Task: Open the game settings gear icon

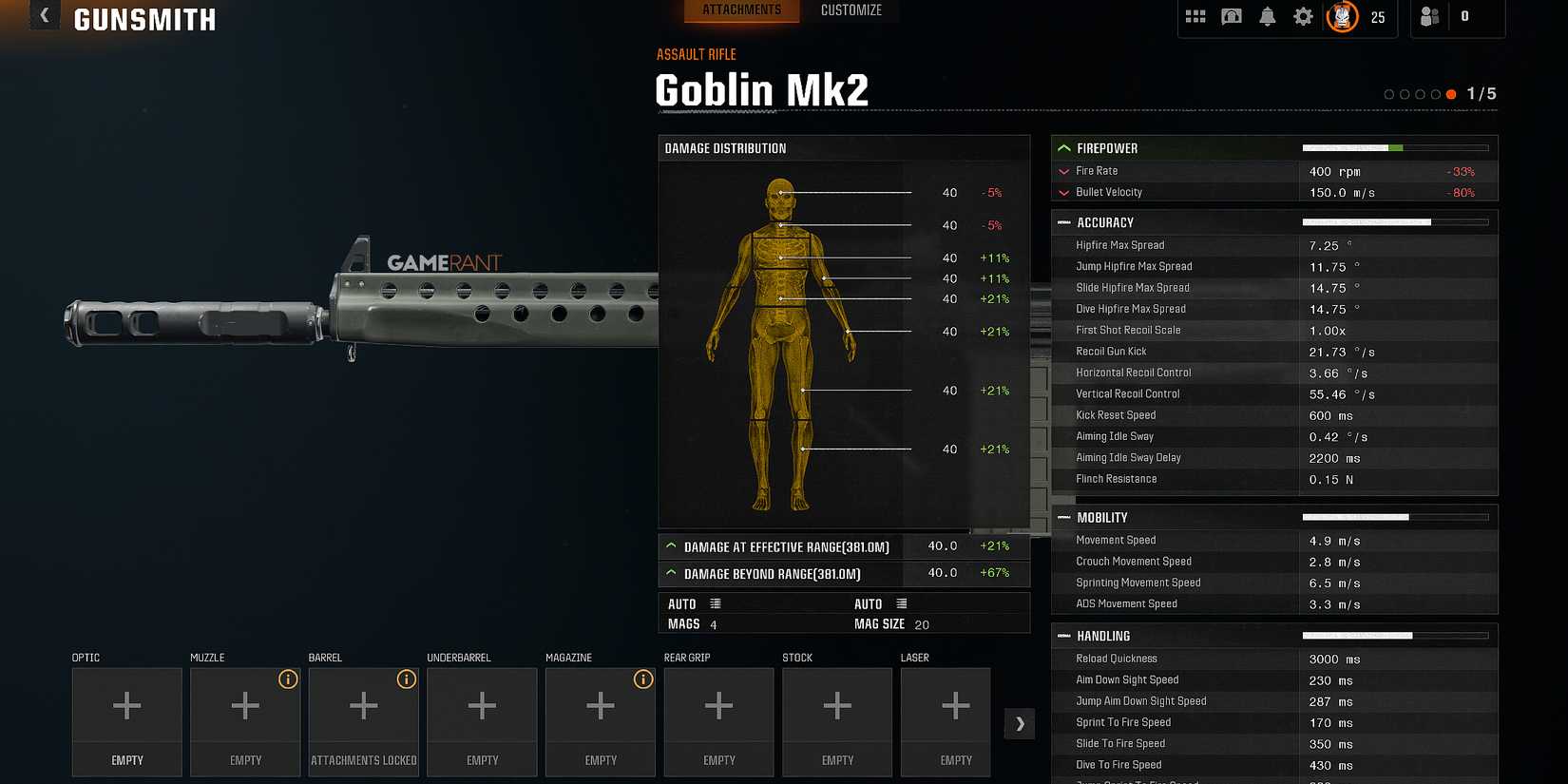Action: tap(1302, 16)
